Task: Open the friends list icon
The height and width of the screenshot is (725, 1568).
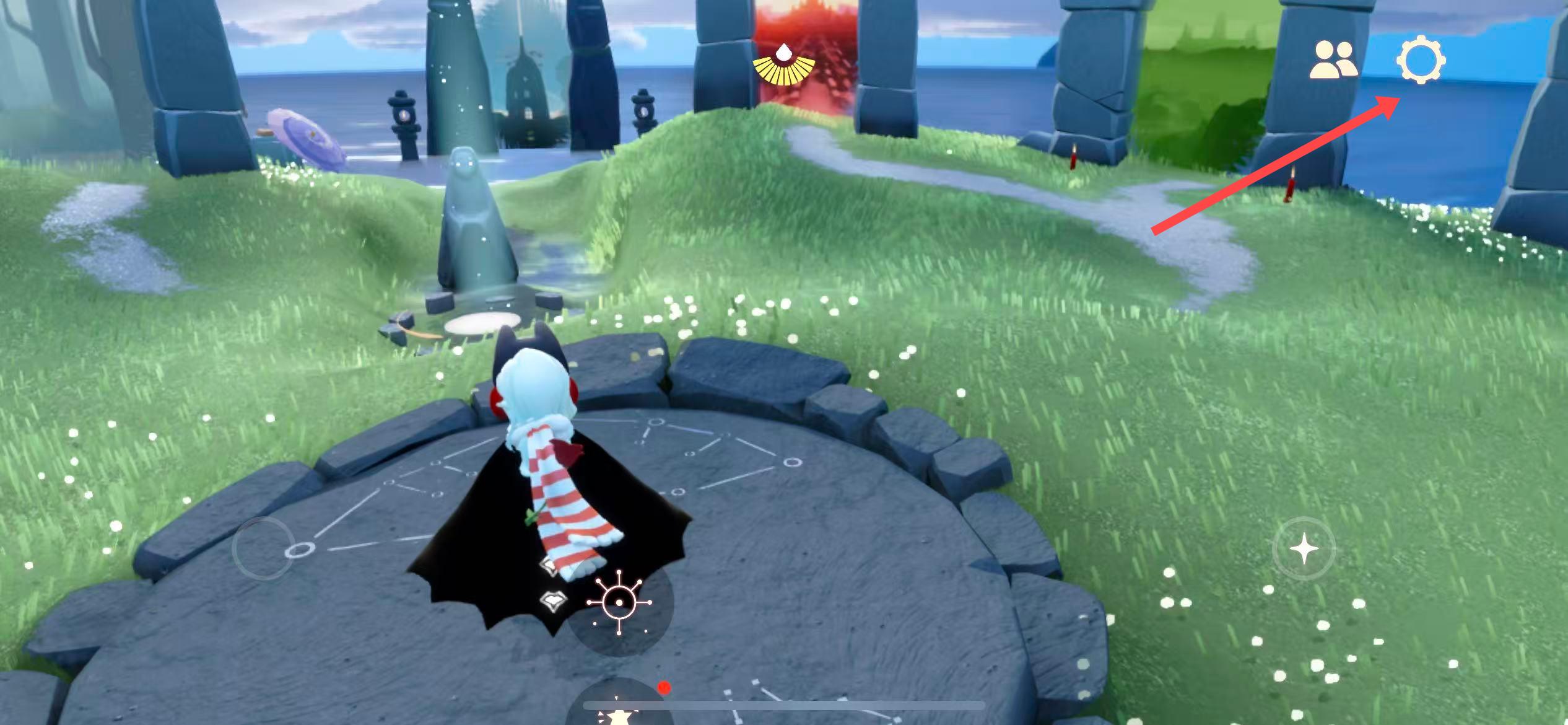Action: pos(1333,61)
